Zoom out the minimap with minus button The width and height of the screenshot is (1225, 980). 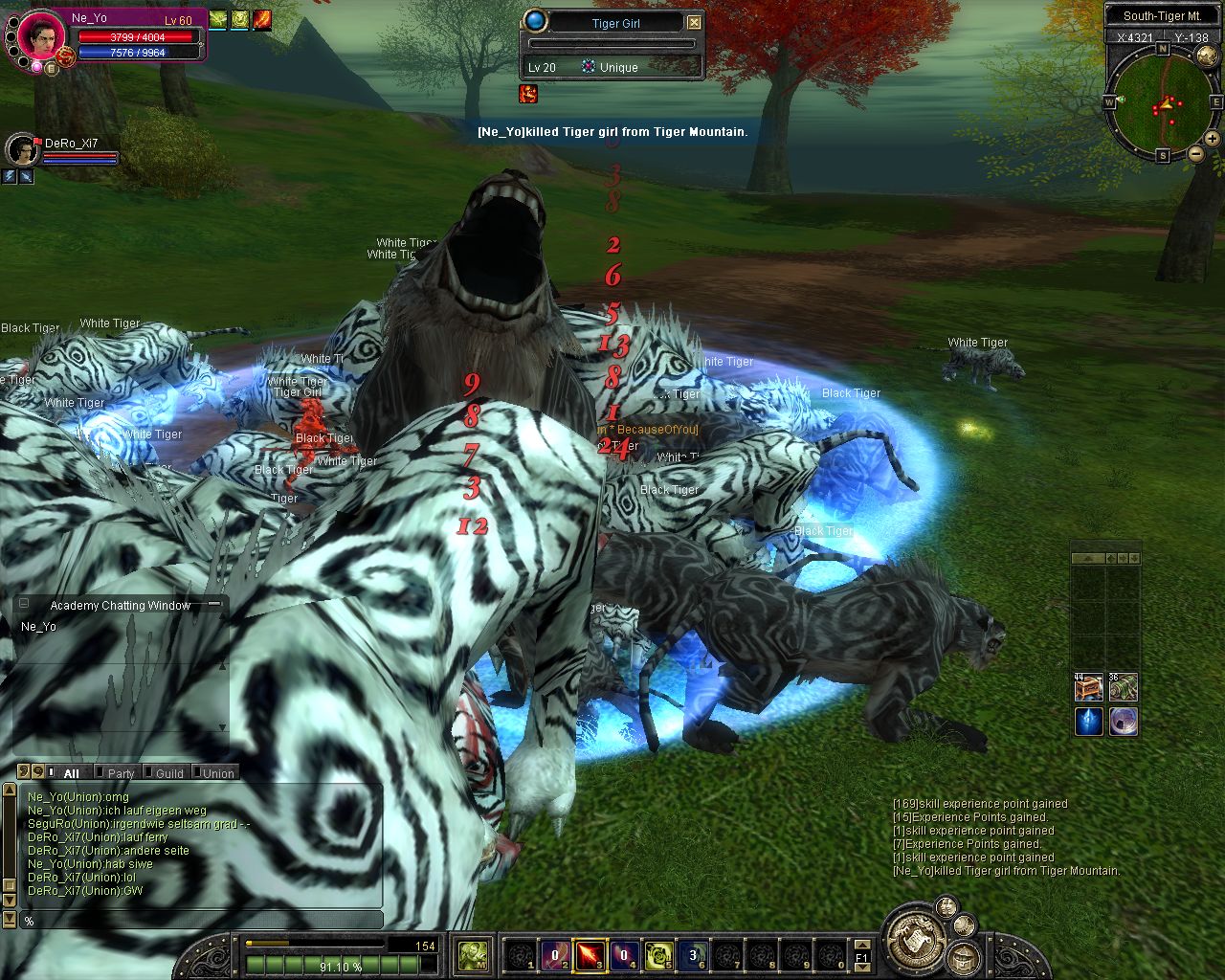click(x=1196, y=153)
